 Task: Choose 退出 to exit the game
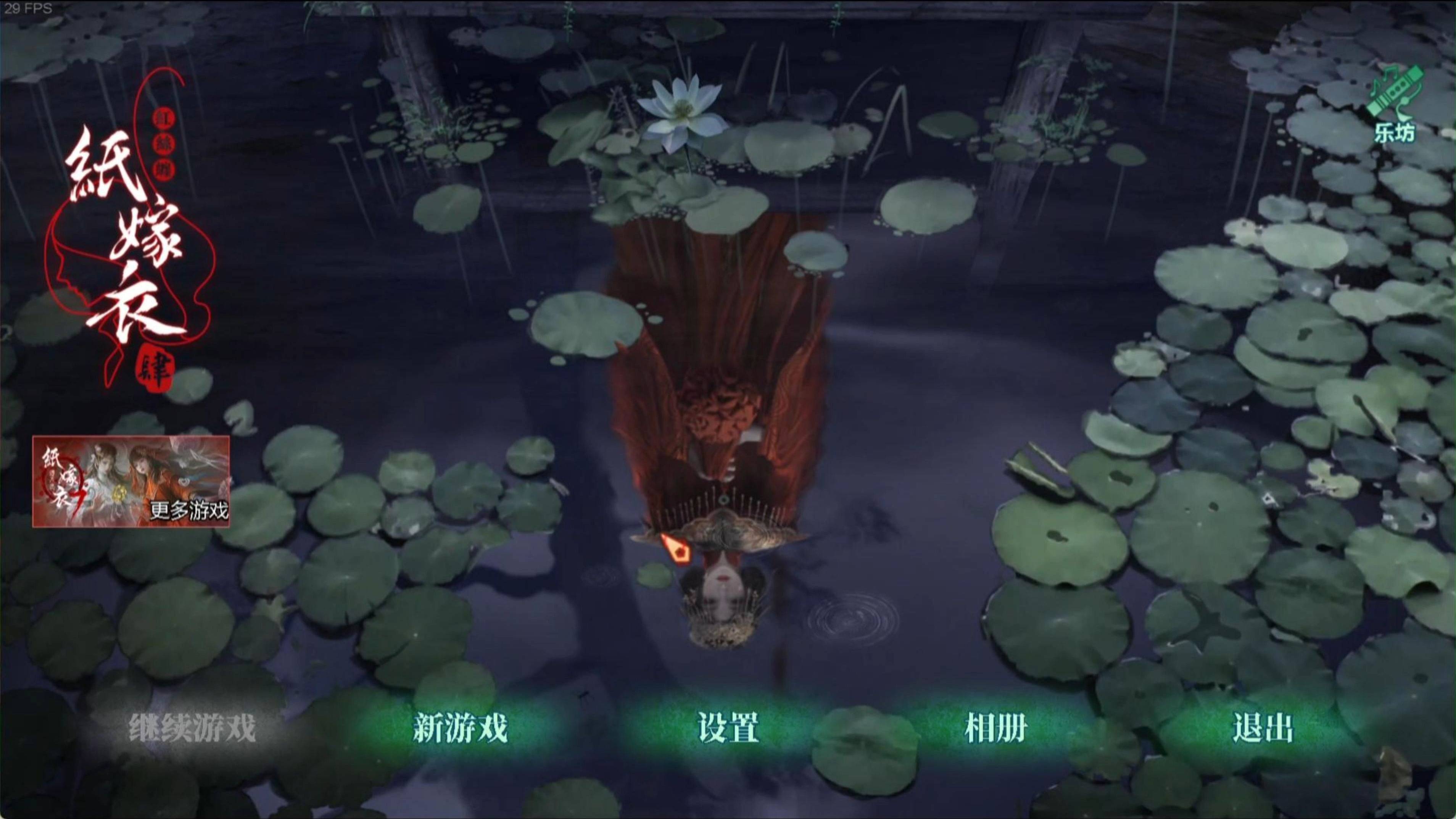pos(1263,728)
